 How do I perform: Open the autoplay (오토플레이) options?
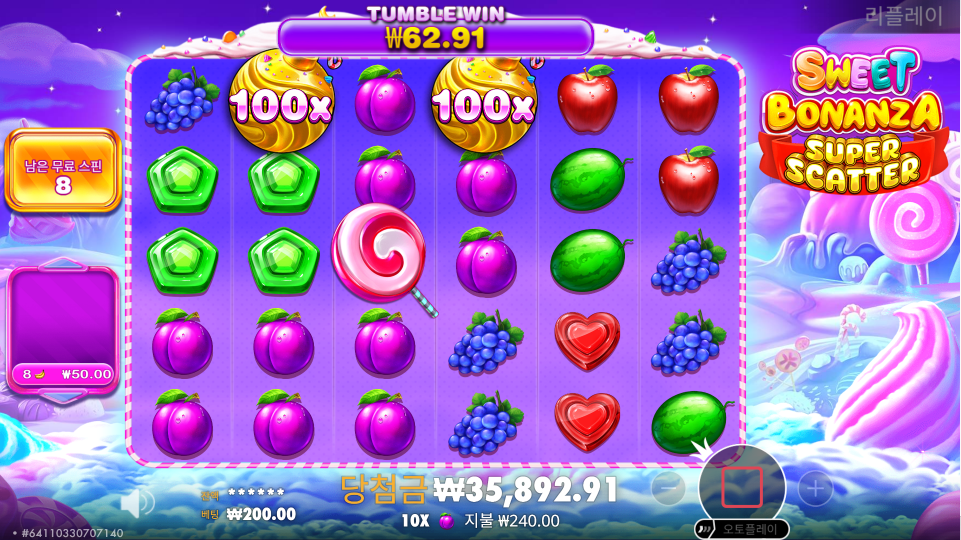click(x=741, y=529)
